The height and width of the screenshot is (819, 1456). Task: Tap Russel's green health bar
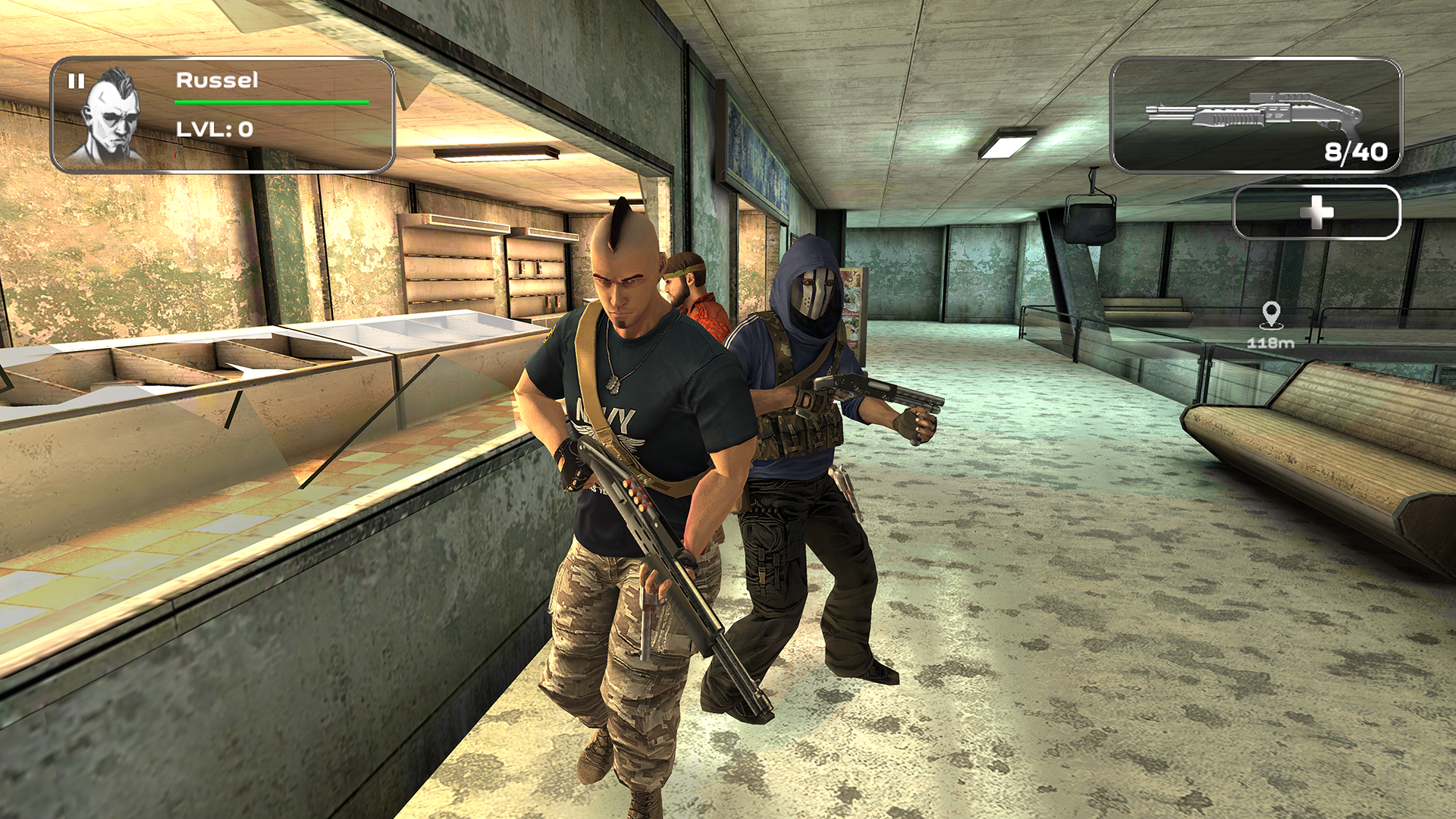coord(269,101)
